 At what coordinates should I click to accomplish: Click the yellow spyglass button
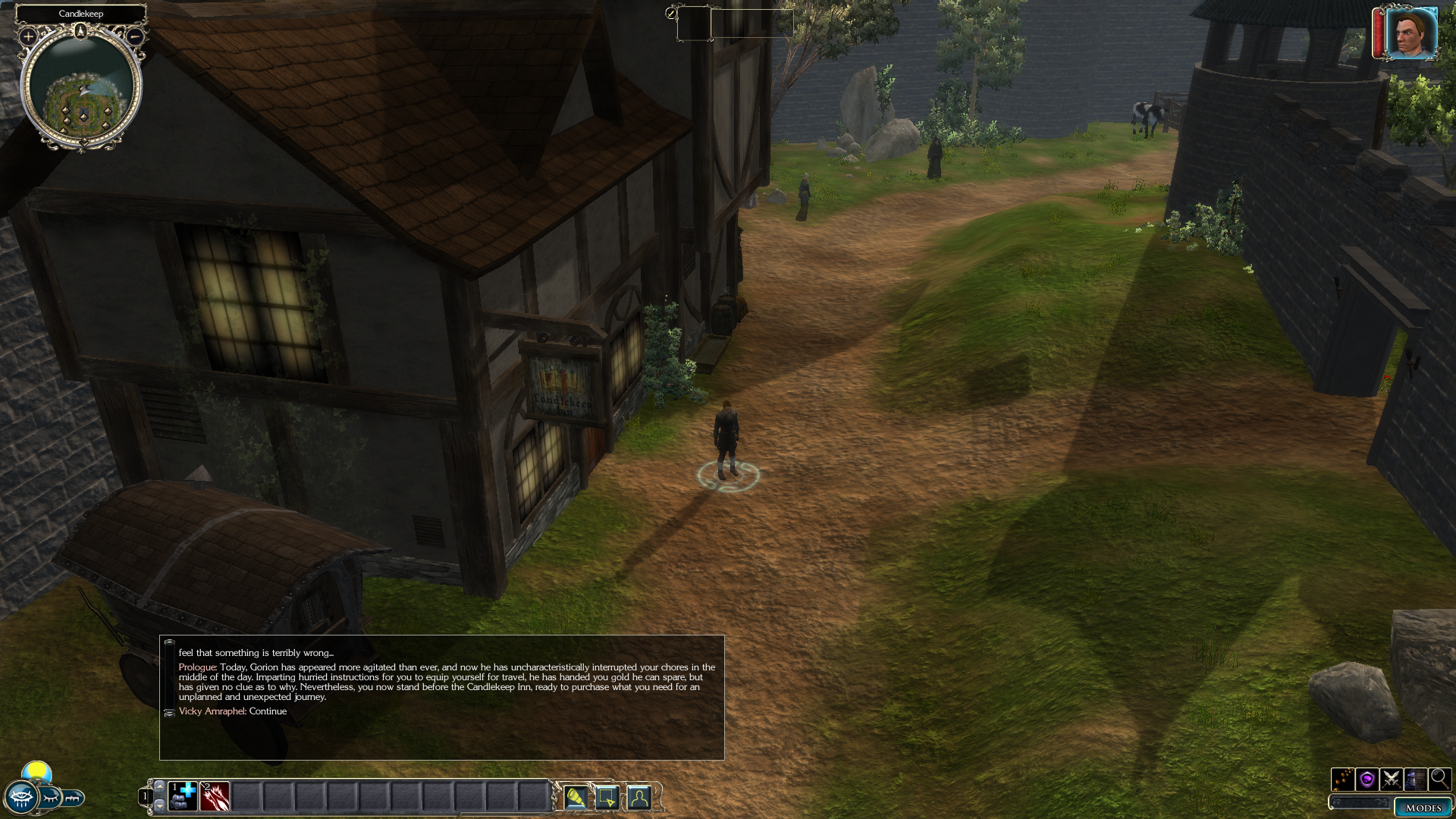point(576,798)
